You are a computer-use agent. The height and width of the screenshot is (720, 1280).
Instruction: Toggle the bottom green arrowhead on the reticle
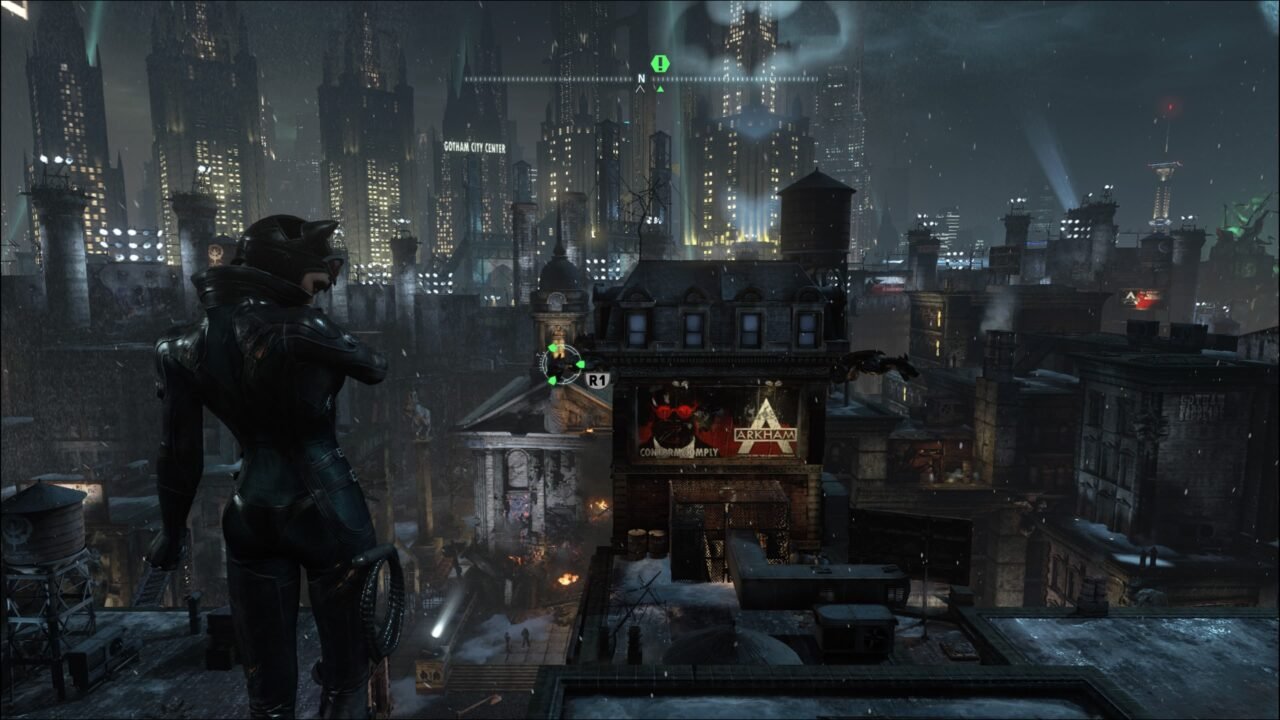click(551, 380)
